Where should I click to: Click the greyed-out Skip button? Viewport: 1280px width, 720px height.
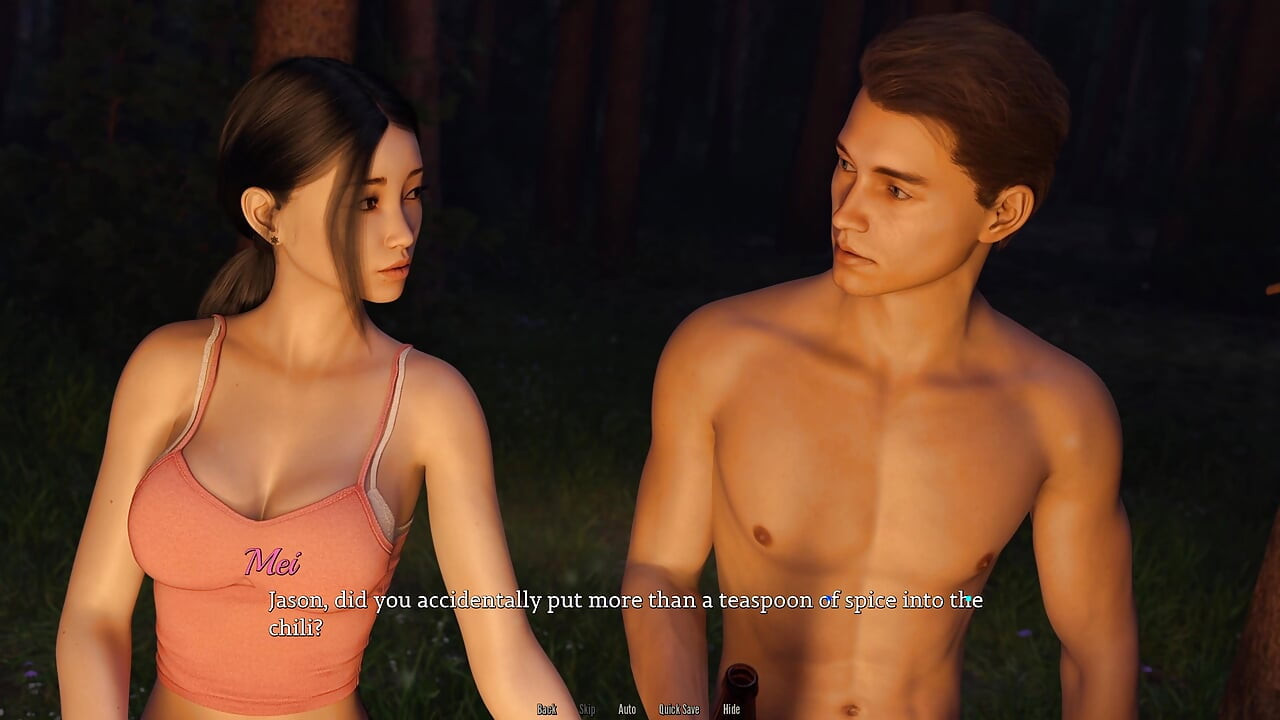[587, 709]
